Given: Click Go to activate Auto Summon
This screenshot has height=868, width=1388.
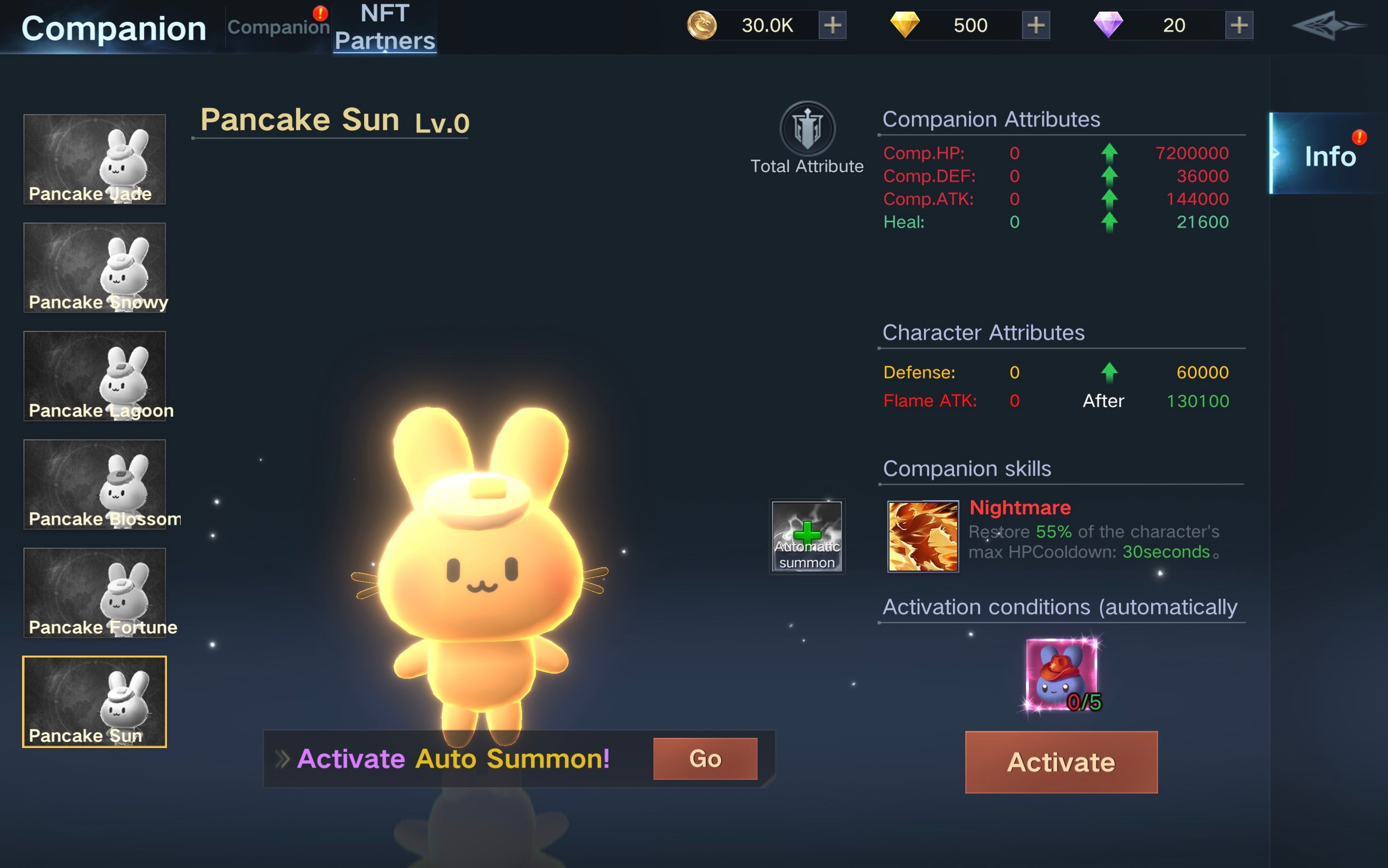Looking at the screenshot, I should click(705, 759).
